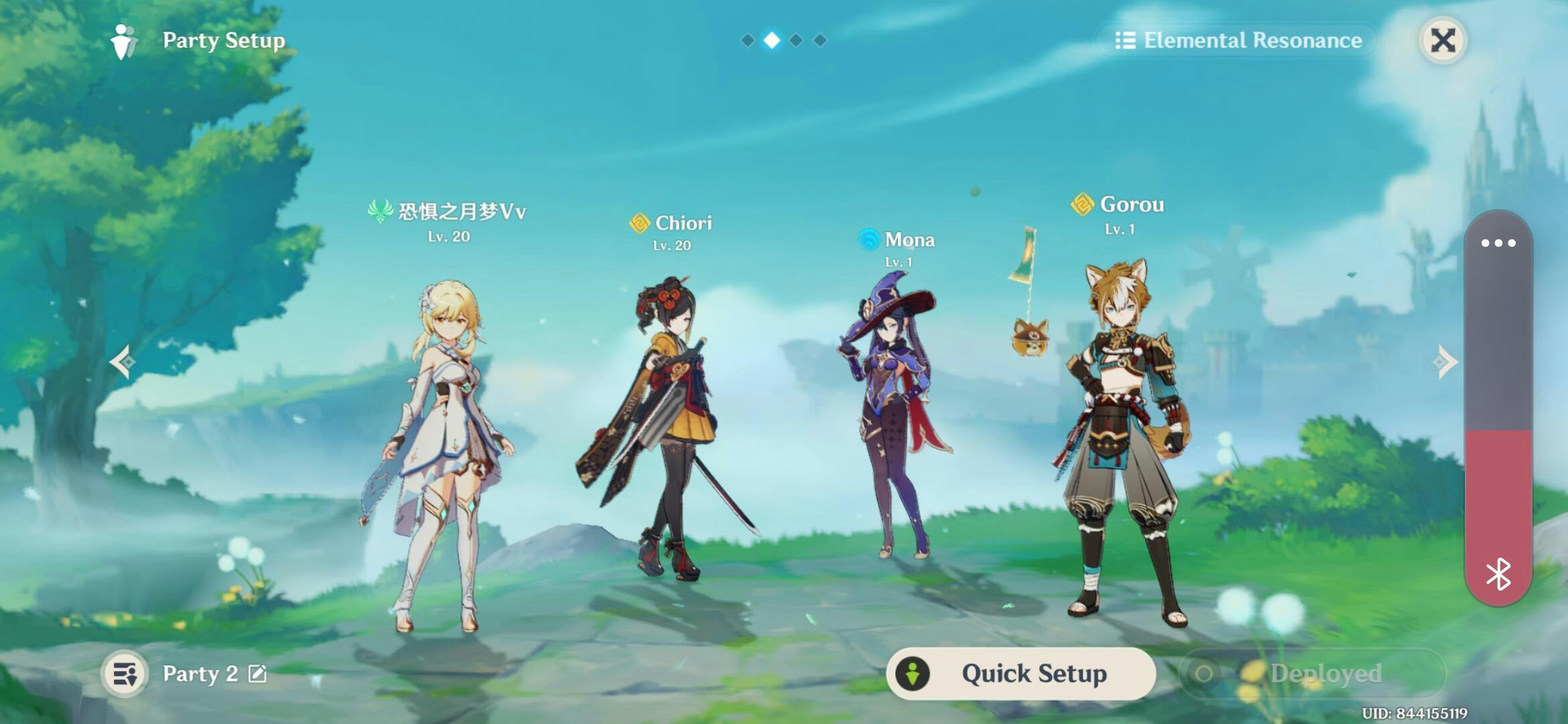This screenshot has width=1568, height=724.
Task: Open the party list icon beside Party 2
Action: [125, 674]
